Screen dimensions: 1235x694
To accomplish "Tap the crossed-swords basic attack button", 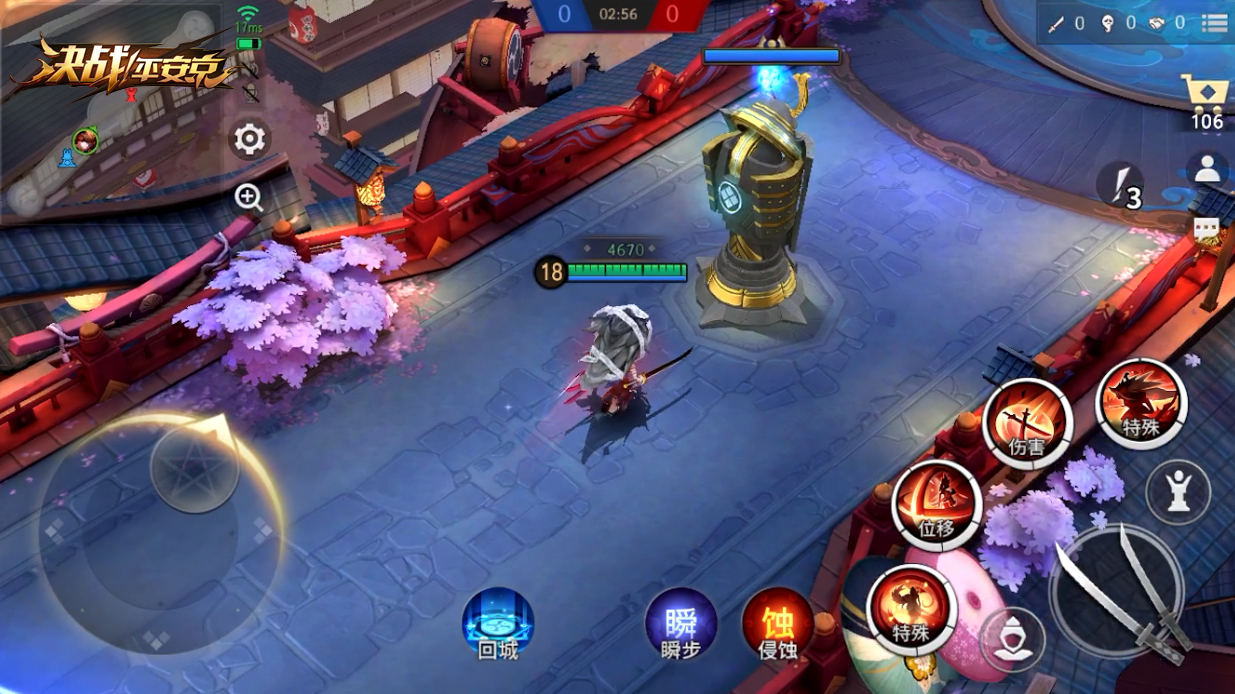I will (x=1117, y=590).
